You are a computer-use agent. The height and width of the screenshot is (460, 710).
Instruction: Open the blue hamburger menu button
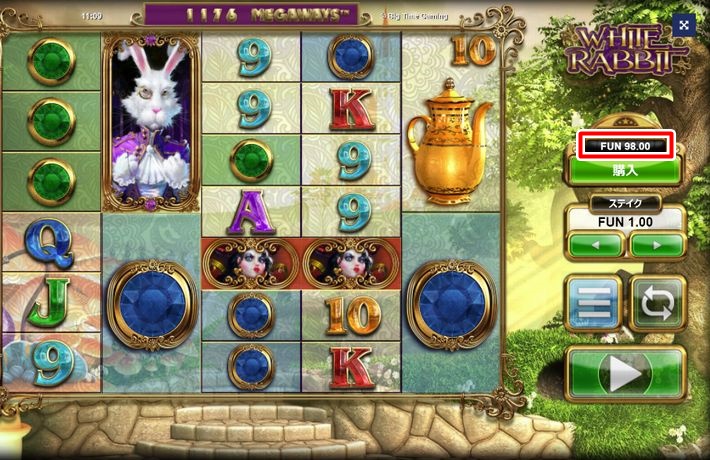click(594, 303)
